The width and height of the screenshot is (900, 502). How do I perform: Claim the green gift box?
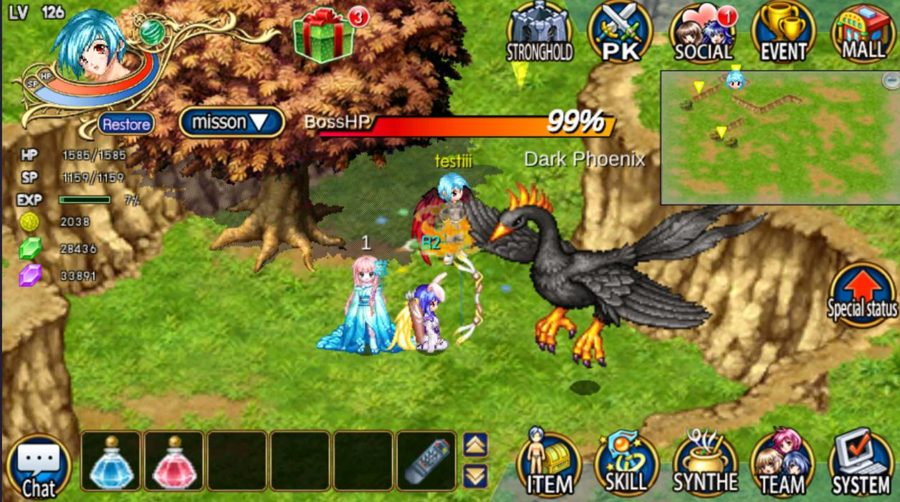point(322,37)
